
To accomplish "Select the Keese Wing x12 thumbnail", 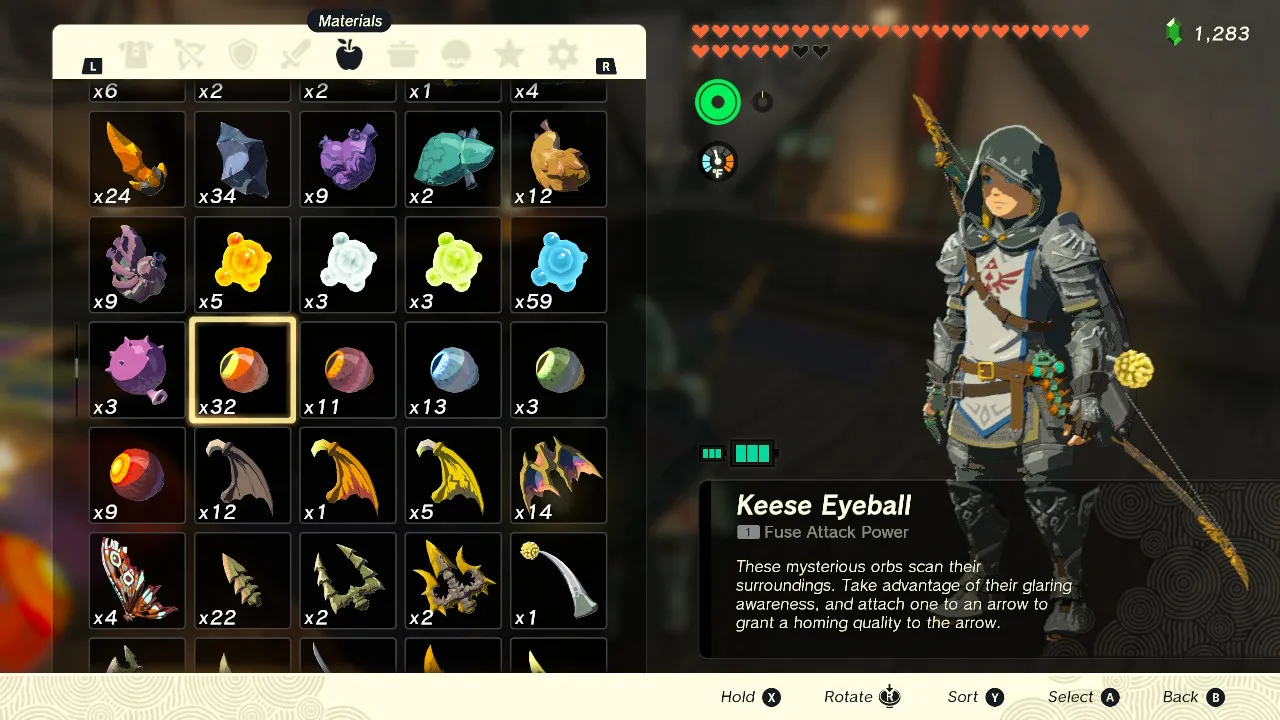I will pos(242,474).
